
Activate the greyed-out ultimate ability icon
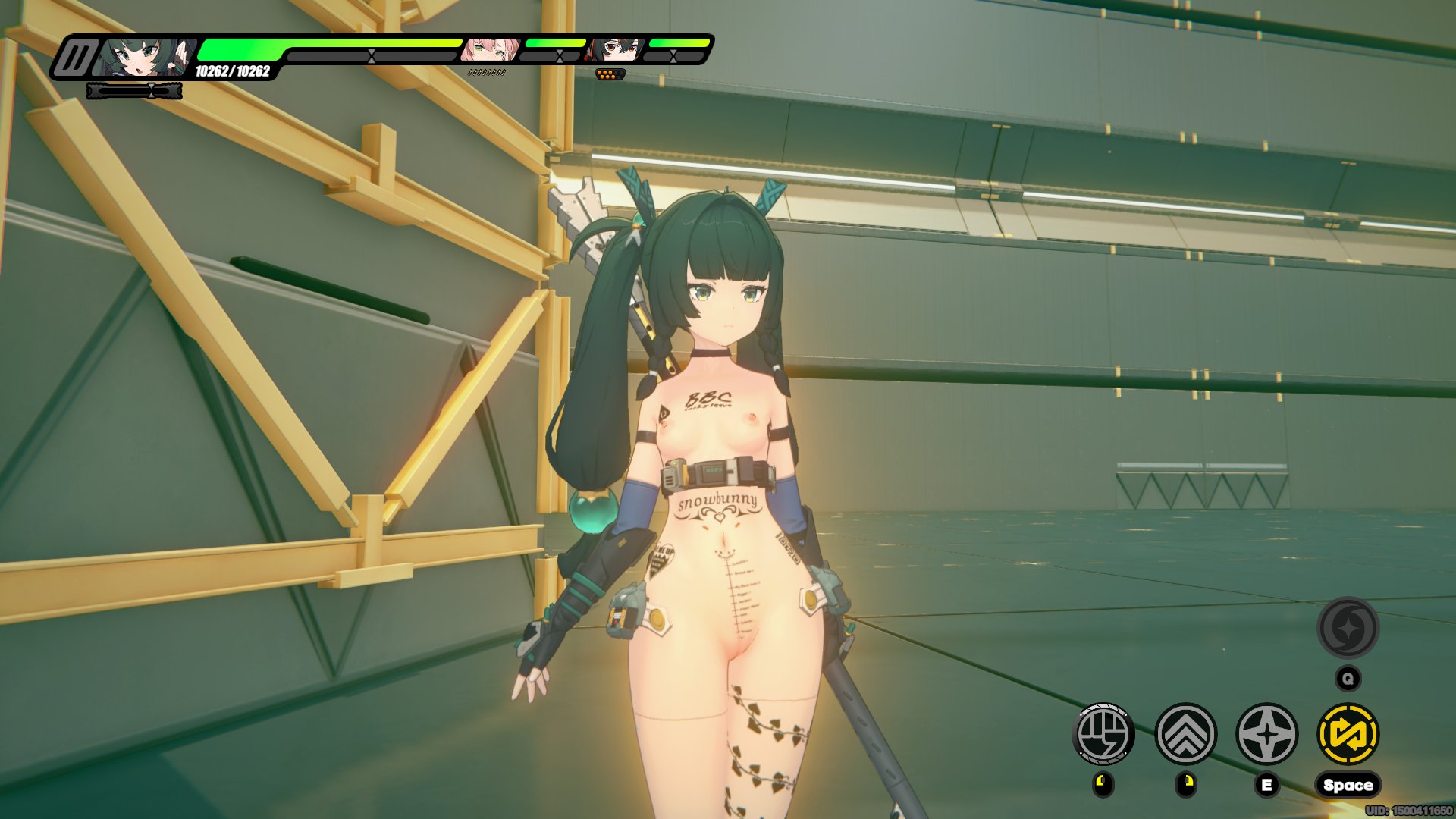pos(1348,628)
